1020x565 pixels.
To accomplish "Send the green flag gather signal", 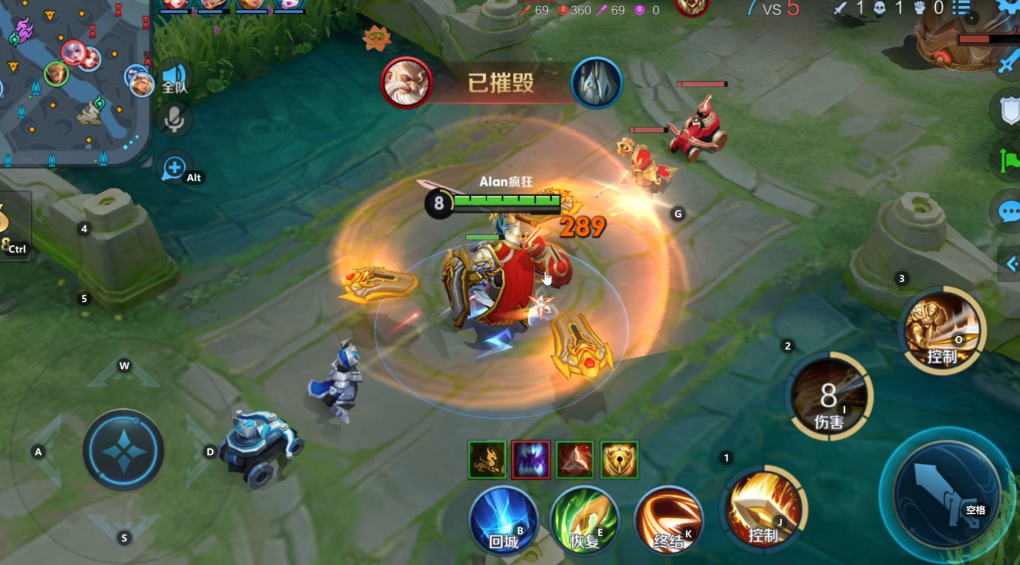I will pos(1008,160).
